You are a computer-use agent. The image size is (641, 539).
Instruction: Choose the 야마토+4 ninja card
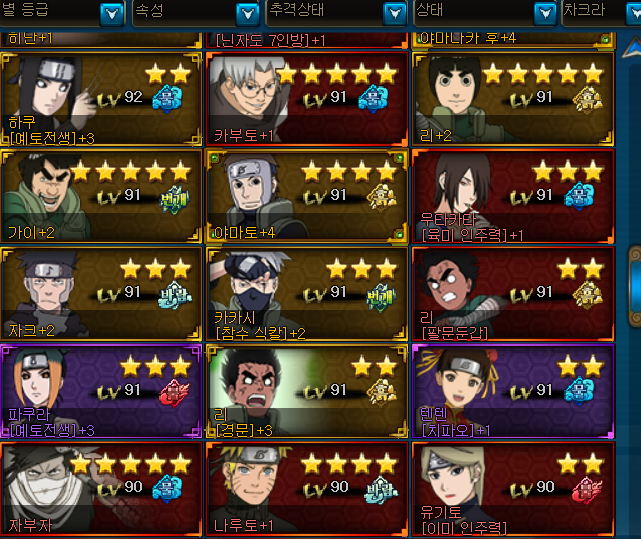(306, 196)
